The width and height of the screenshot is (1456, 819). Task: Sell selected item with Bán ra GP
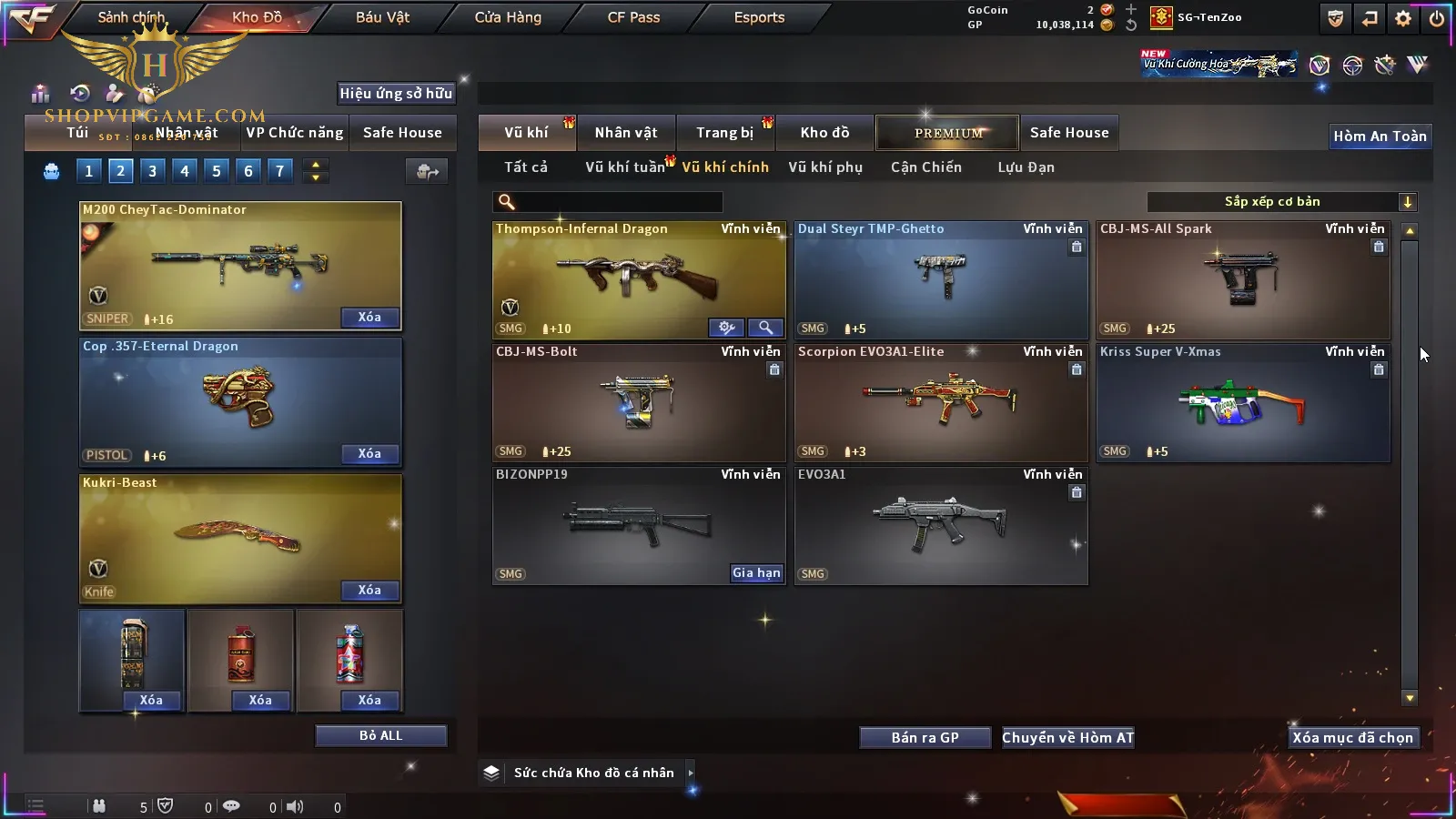pyautogui.click(x=925, y=738)
